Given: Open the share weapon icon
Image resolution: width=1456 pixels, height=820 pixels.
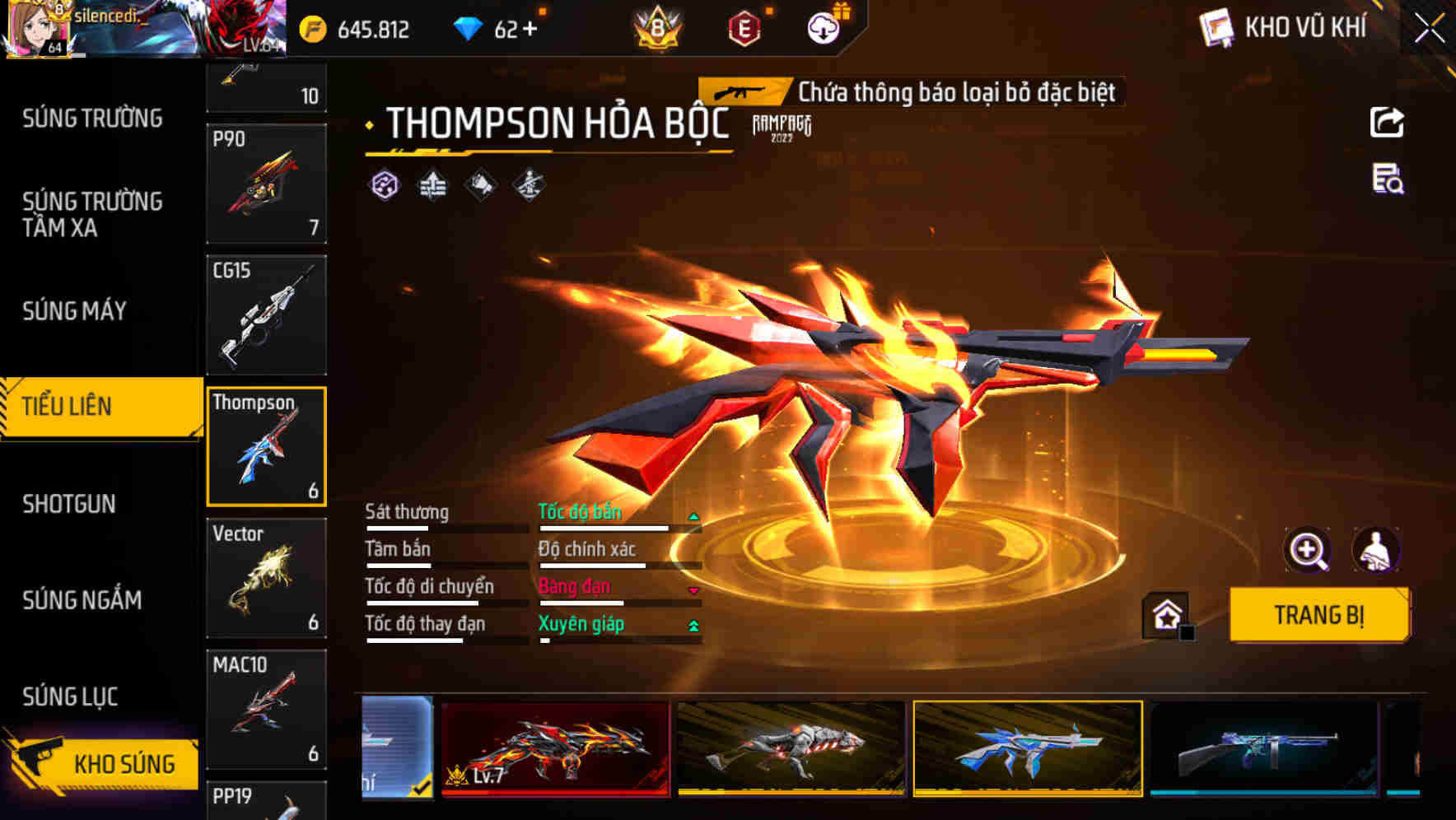Looking at the screenshot, I should coord(1387,122).
